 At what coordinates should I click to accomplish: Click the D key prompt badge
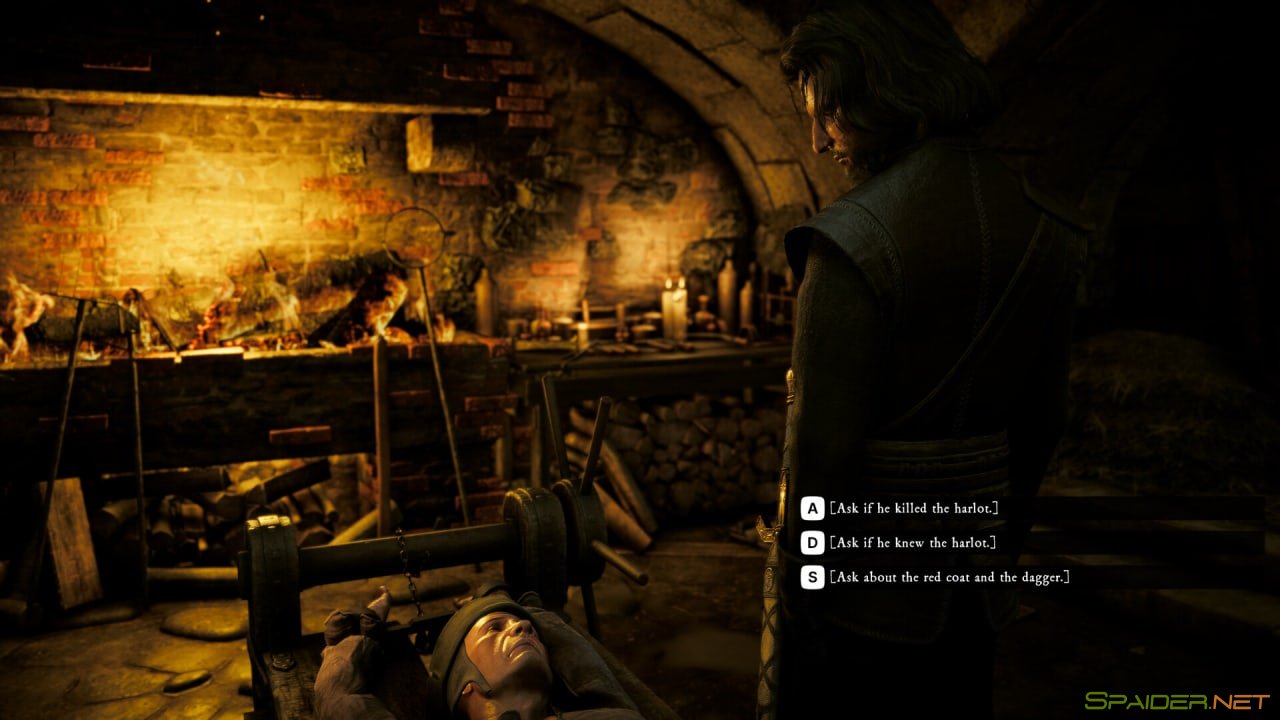[x=812, y=544]
